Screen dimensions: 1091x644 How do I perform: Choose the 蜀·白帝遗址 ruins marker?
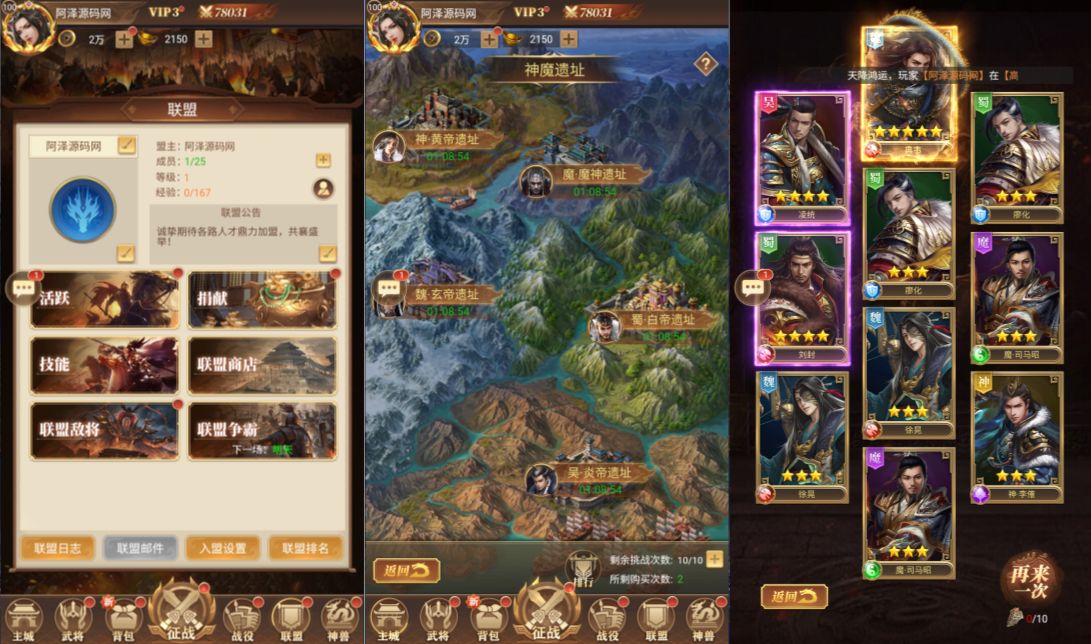tap(655, 321)
